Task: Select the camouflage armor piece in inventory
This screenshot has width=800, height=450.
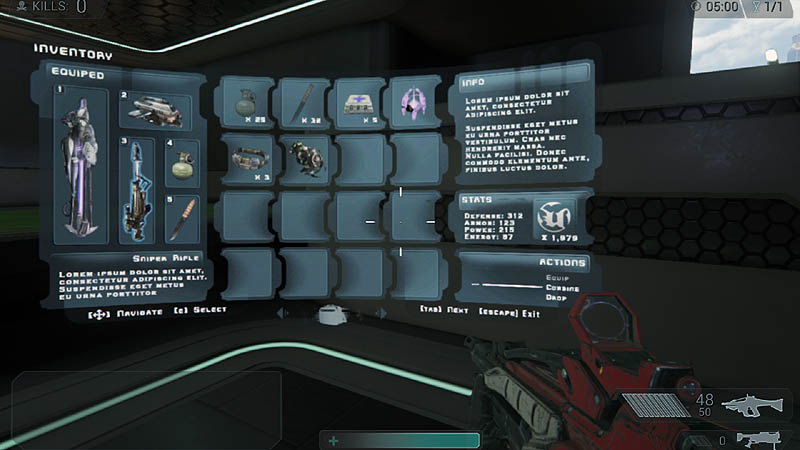Action: (x=303, y=158)
